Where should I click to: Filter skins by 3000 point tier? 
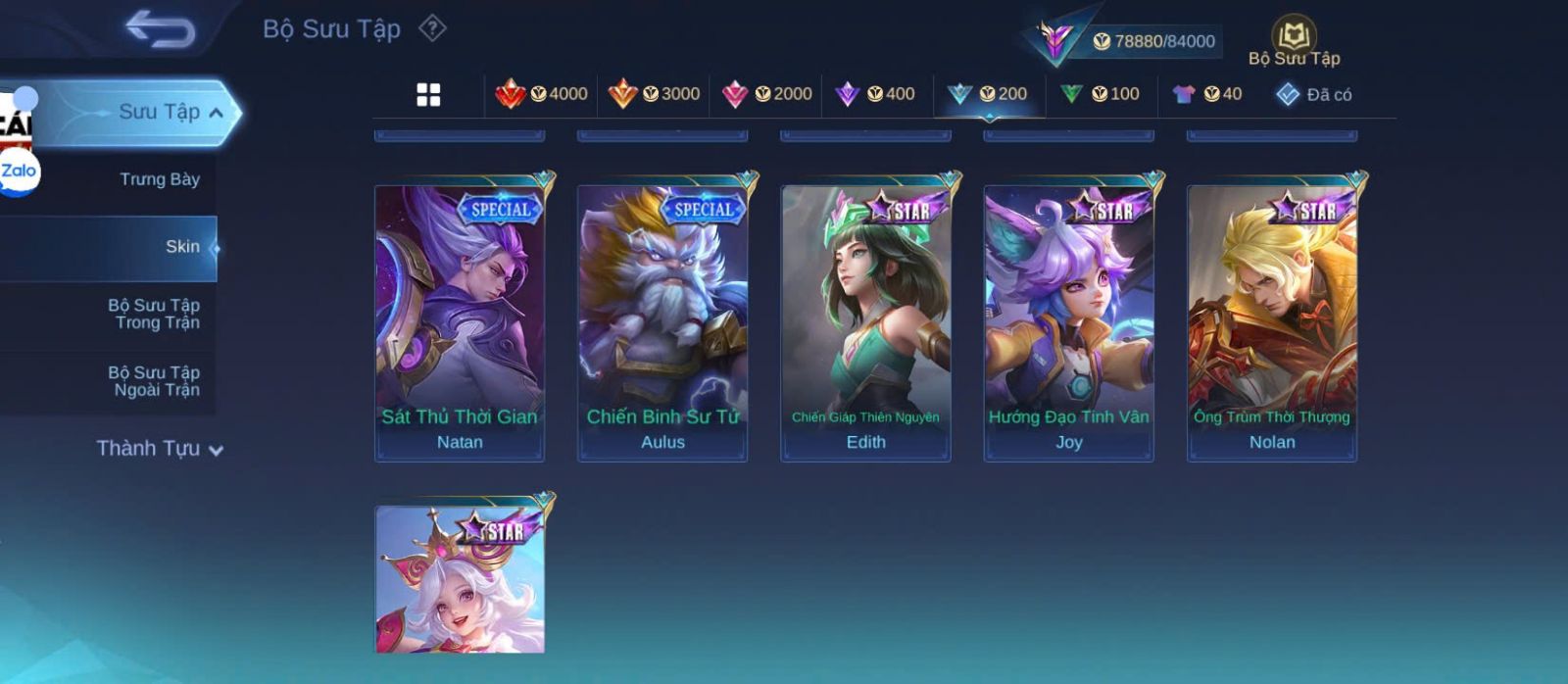click(x=654, y=94)
